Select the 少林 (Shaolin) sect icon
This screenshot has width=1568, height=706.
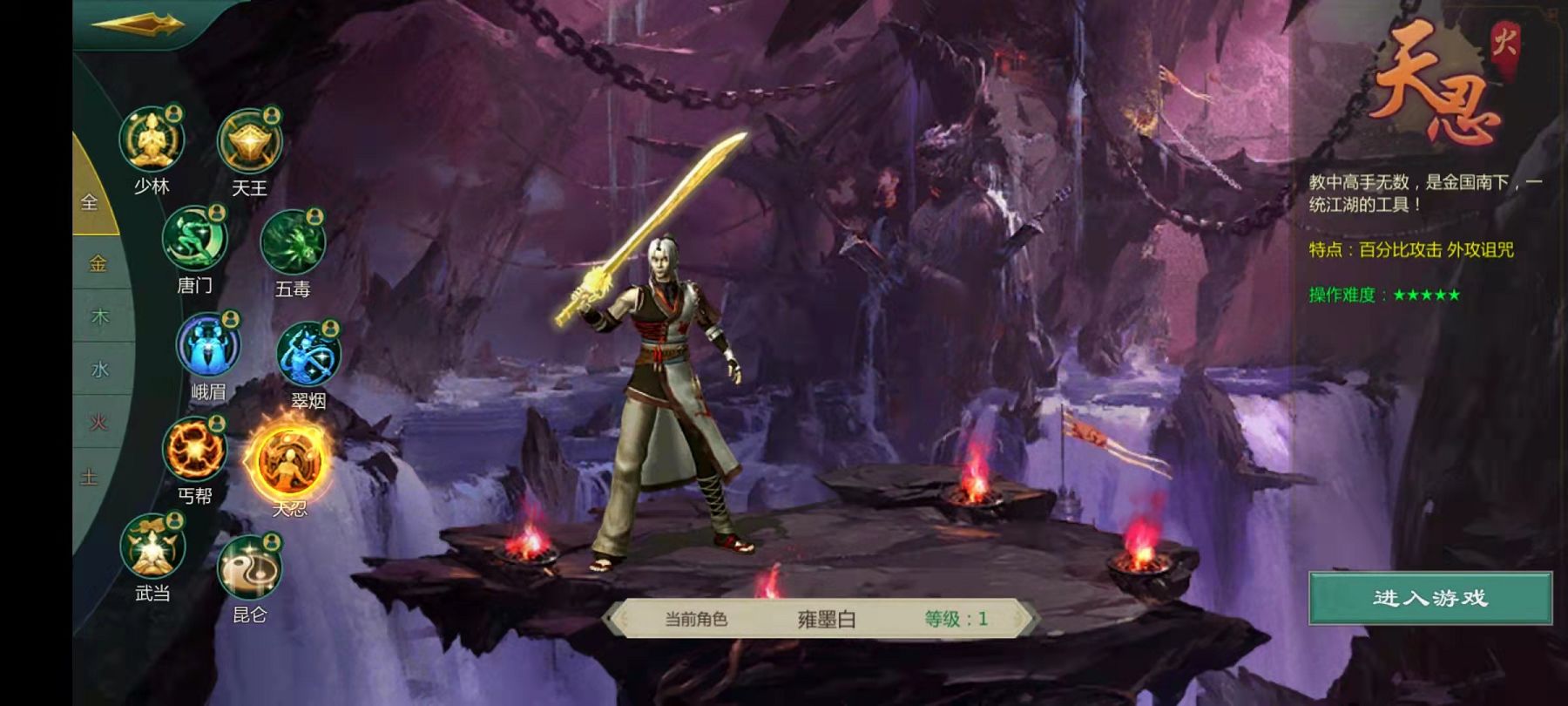tap(152, 139)
